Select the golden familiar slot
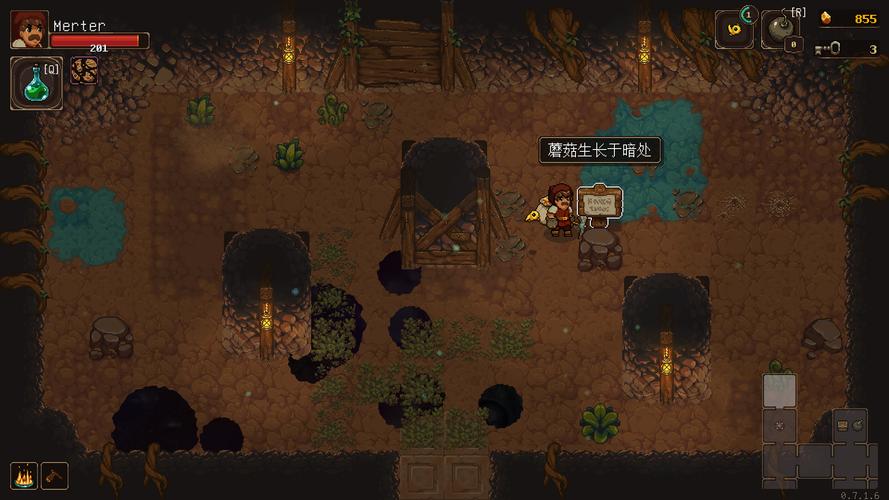The width and height of the screenshot is (889, 500). pyautogui.click(x=734, y=30)
